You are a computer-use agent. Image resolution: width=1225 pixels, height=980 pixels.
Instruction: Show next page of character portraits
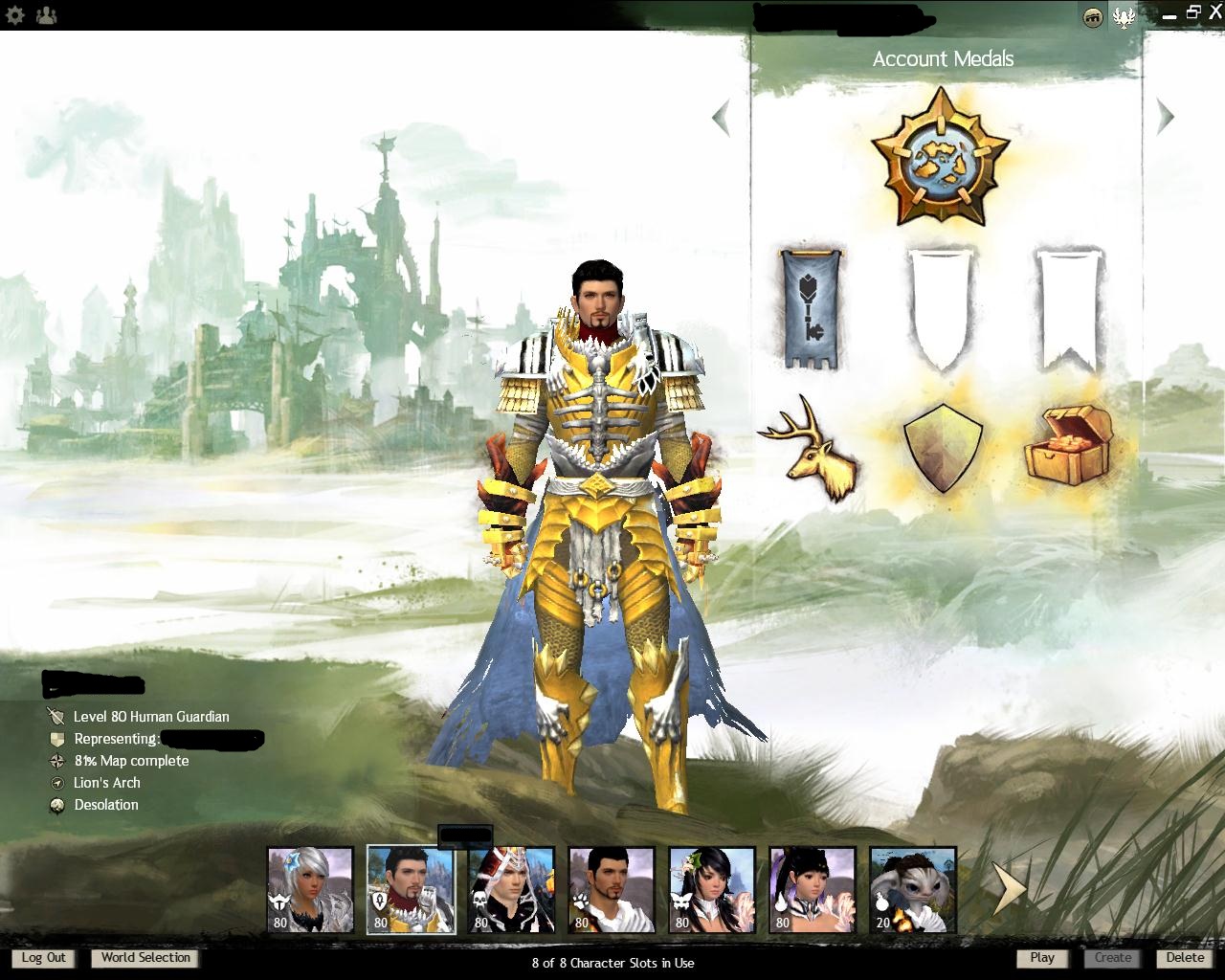click(1007, 889)
